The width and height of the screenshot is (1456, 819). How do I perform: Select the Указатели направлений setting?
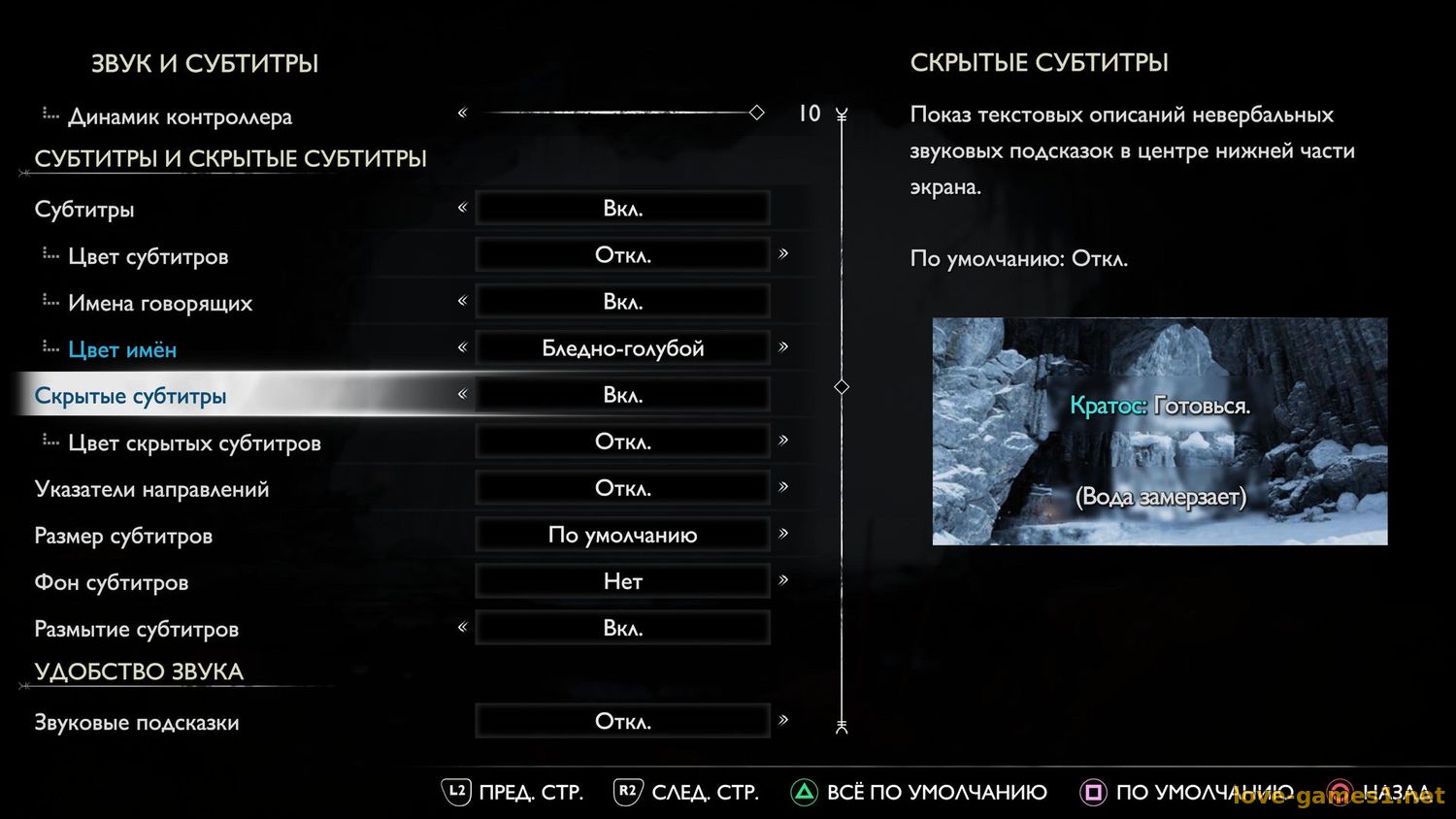(151, 489)
